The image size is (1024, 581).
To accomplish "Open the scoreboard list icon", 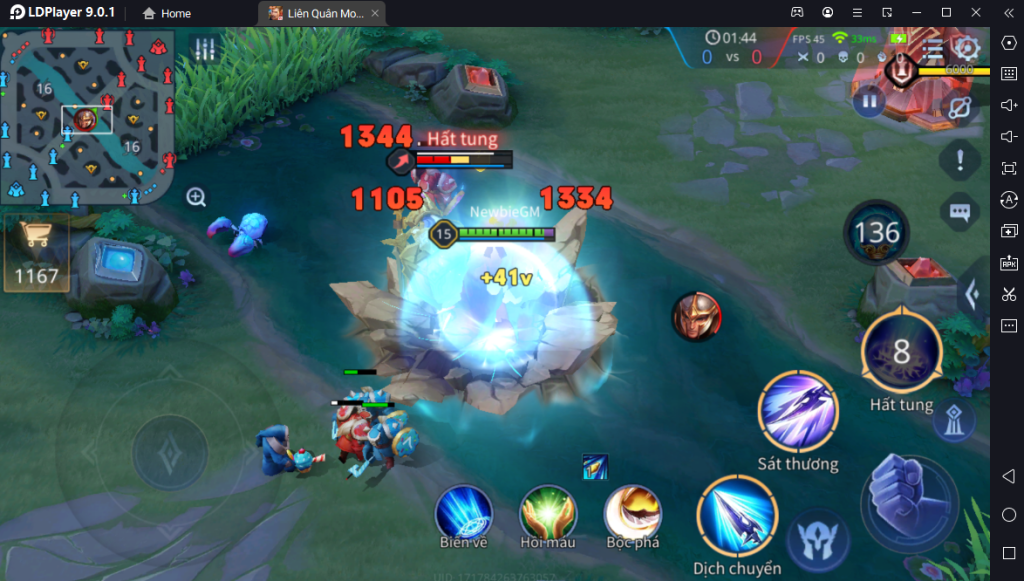I will tap(933, 50).
